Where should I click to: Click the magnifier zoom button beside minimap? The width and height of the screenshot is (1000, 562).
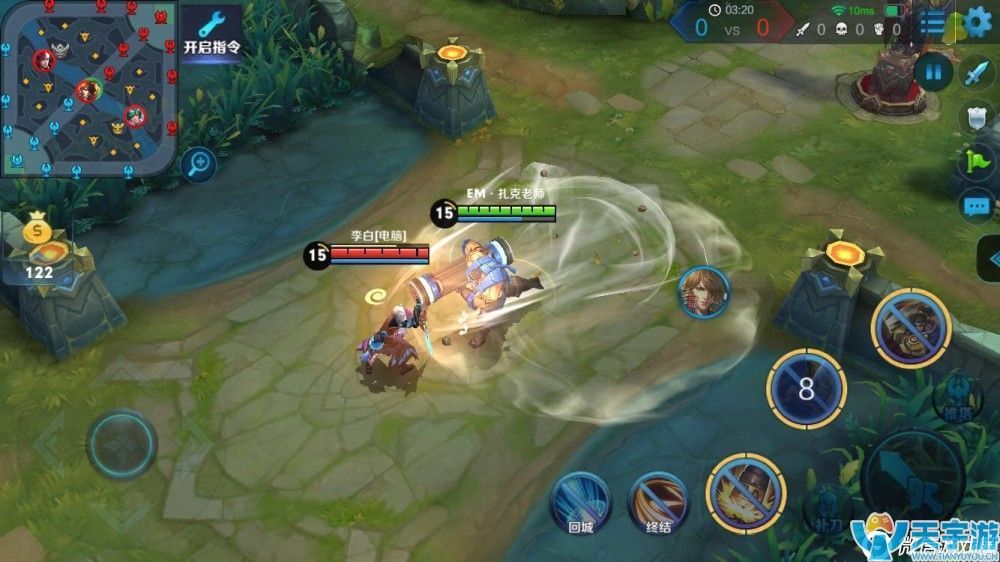pos(200,162)
